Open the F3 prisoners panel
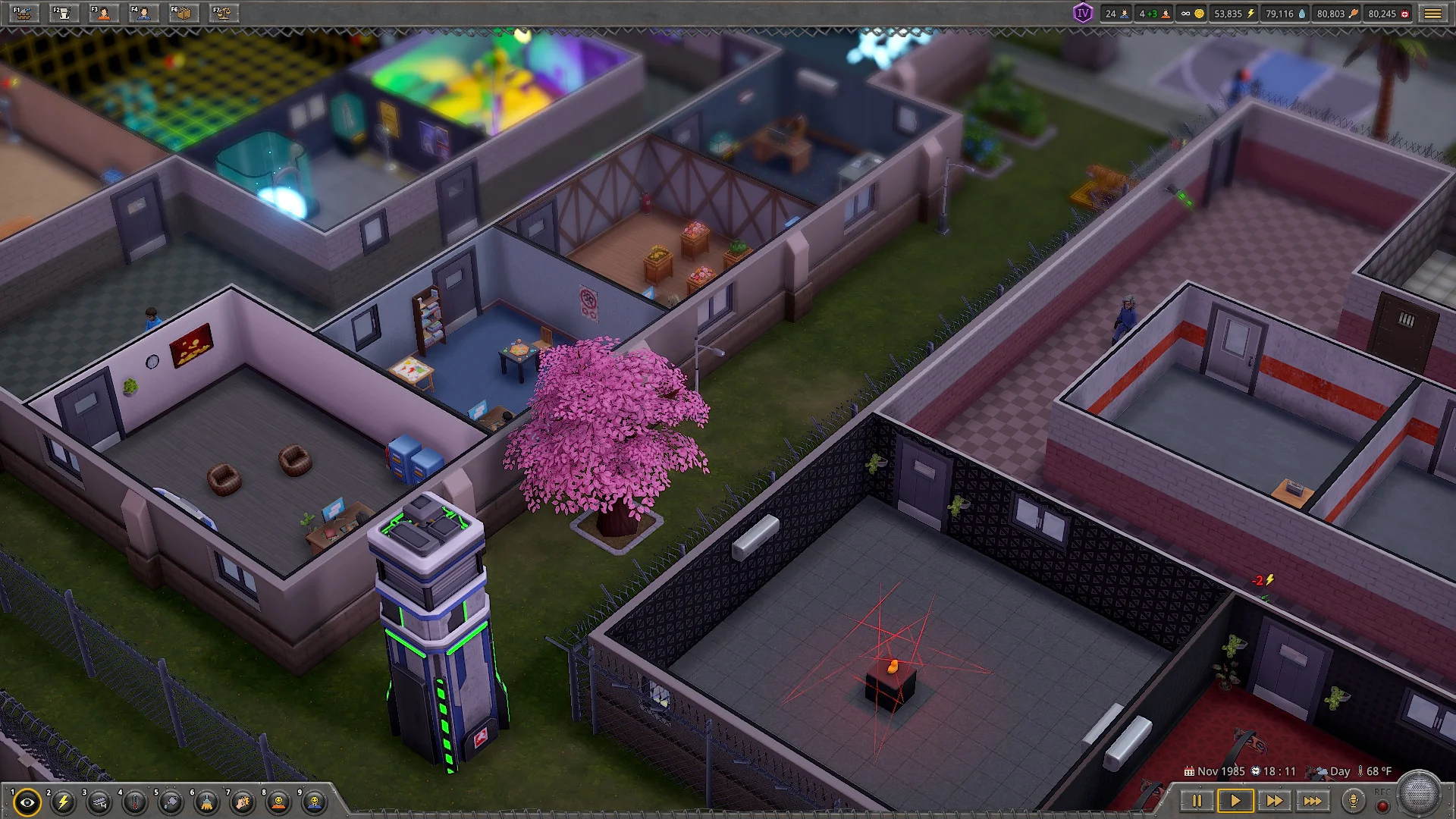Image resolution: width=1456 pixels, height=819 pixels. pyautogui.click(x=103, y=13)
